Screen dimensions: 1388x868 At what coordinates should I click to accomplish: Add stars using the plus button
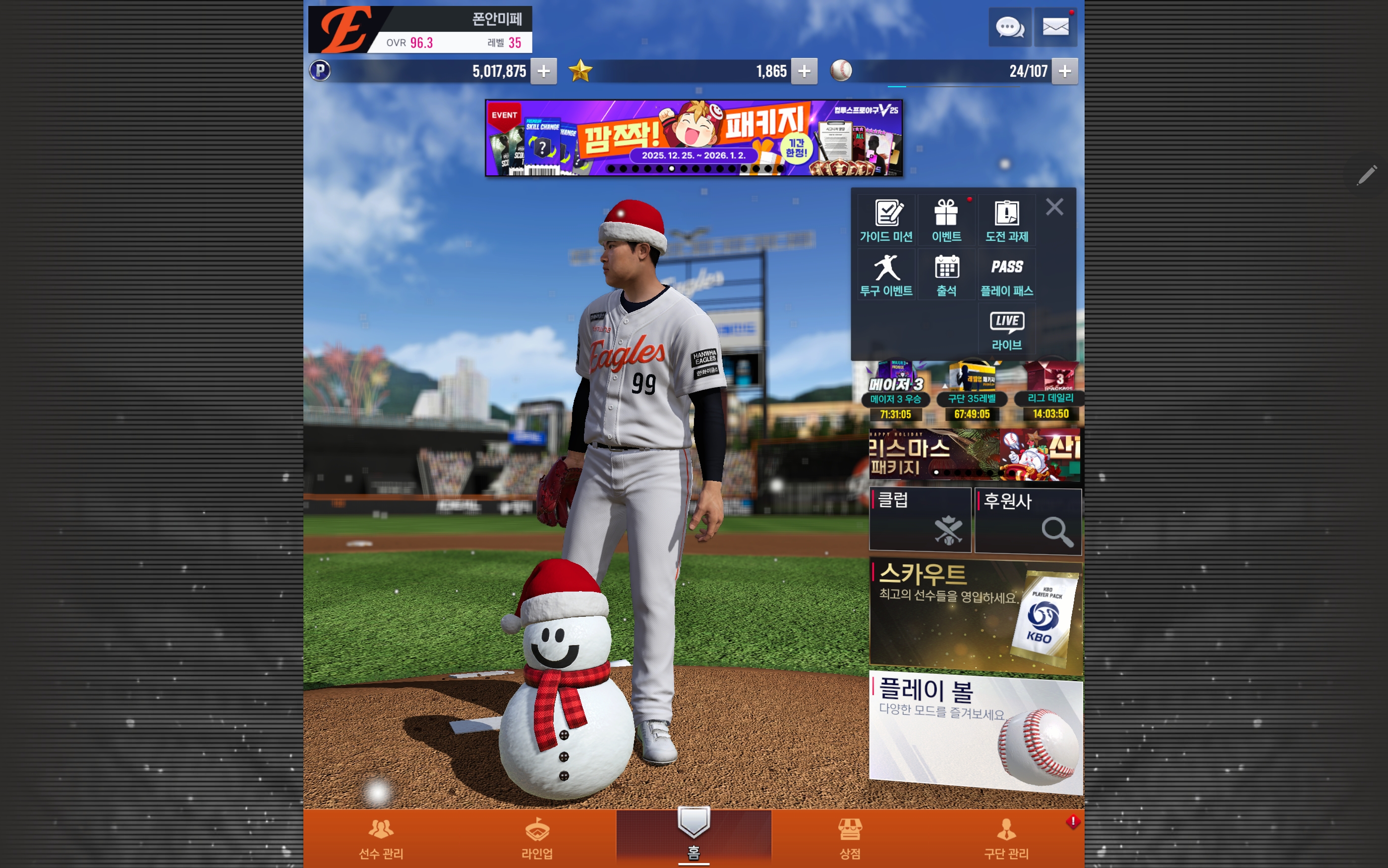coord(804,71)
